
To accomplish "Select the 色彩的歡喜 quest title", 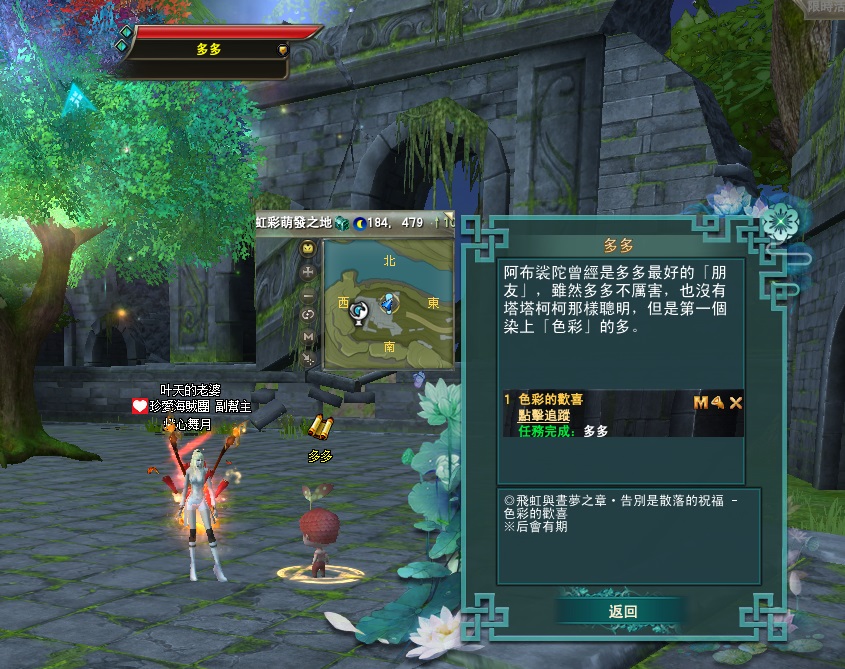I will tap(550, 400).
